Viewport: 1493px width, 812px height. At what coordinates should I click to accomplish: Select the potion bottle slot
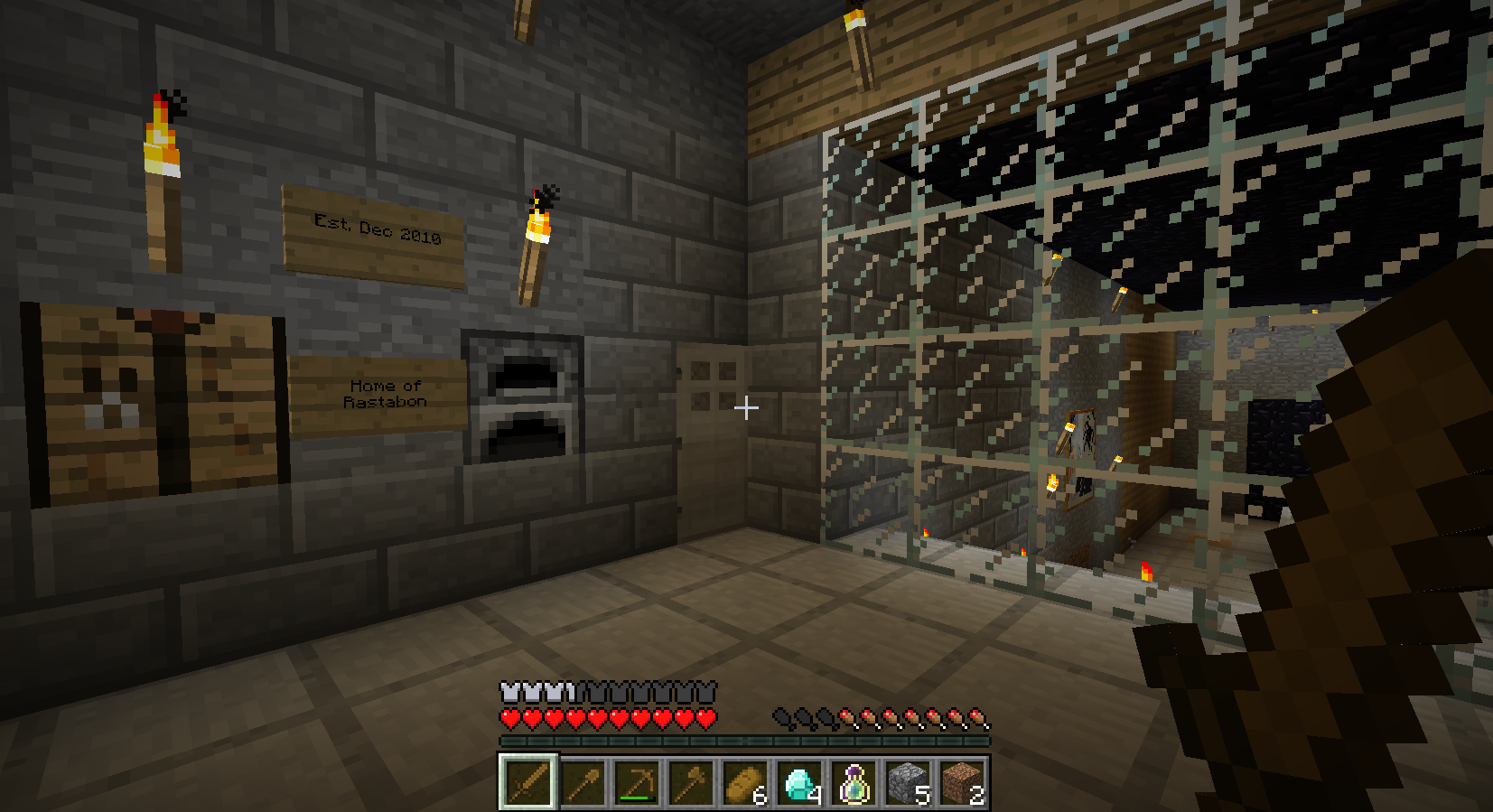click(x=854, y=782)
